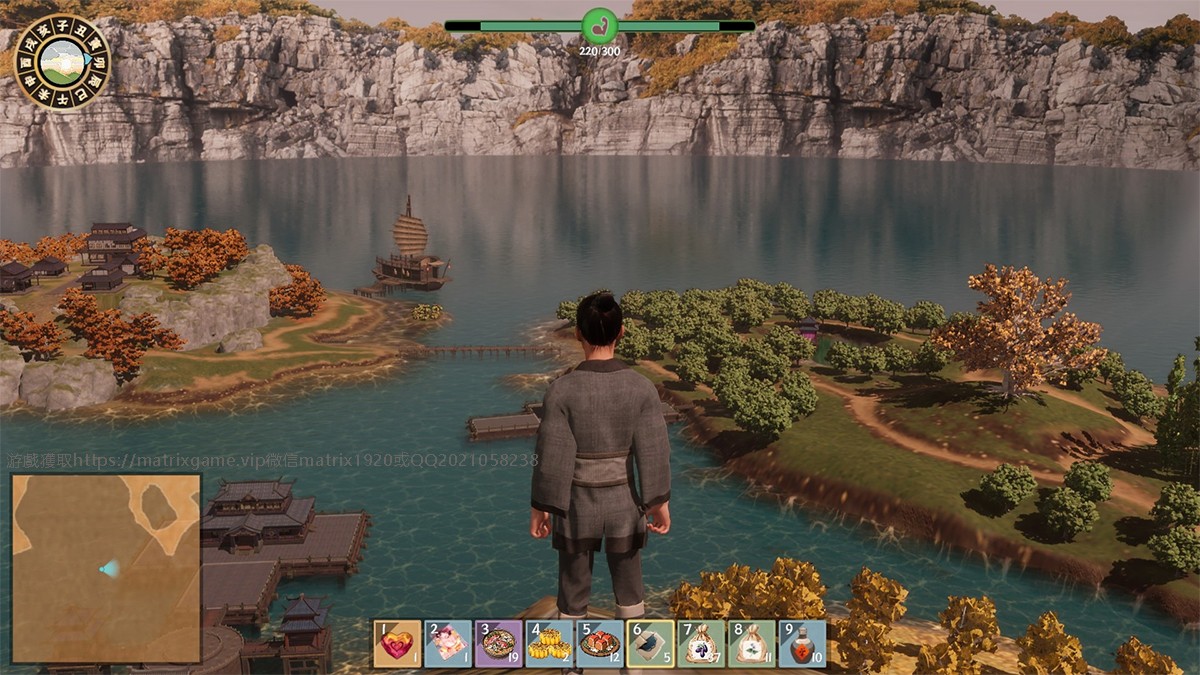Pick the red-labeled wine jar in slot 9

[802, 644]
